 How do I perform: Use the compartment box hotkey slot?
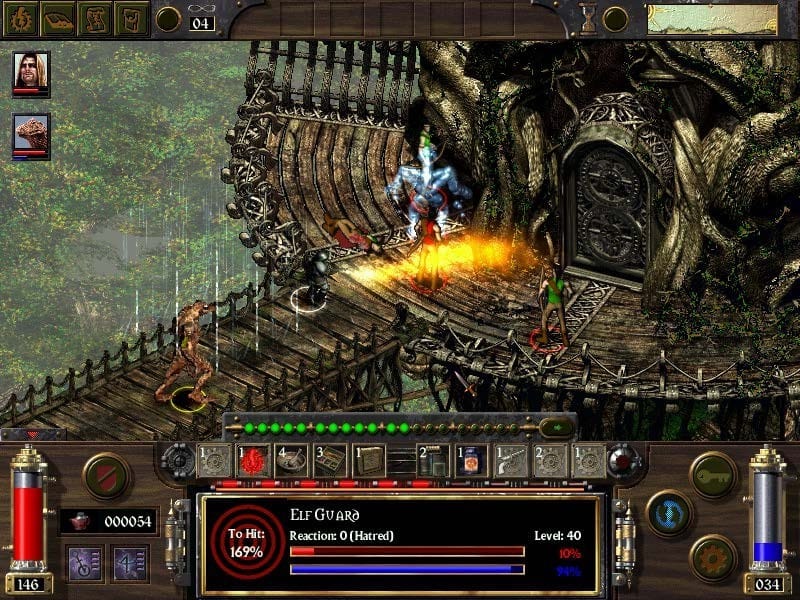330,461
